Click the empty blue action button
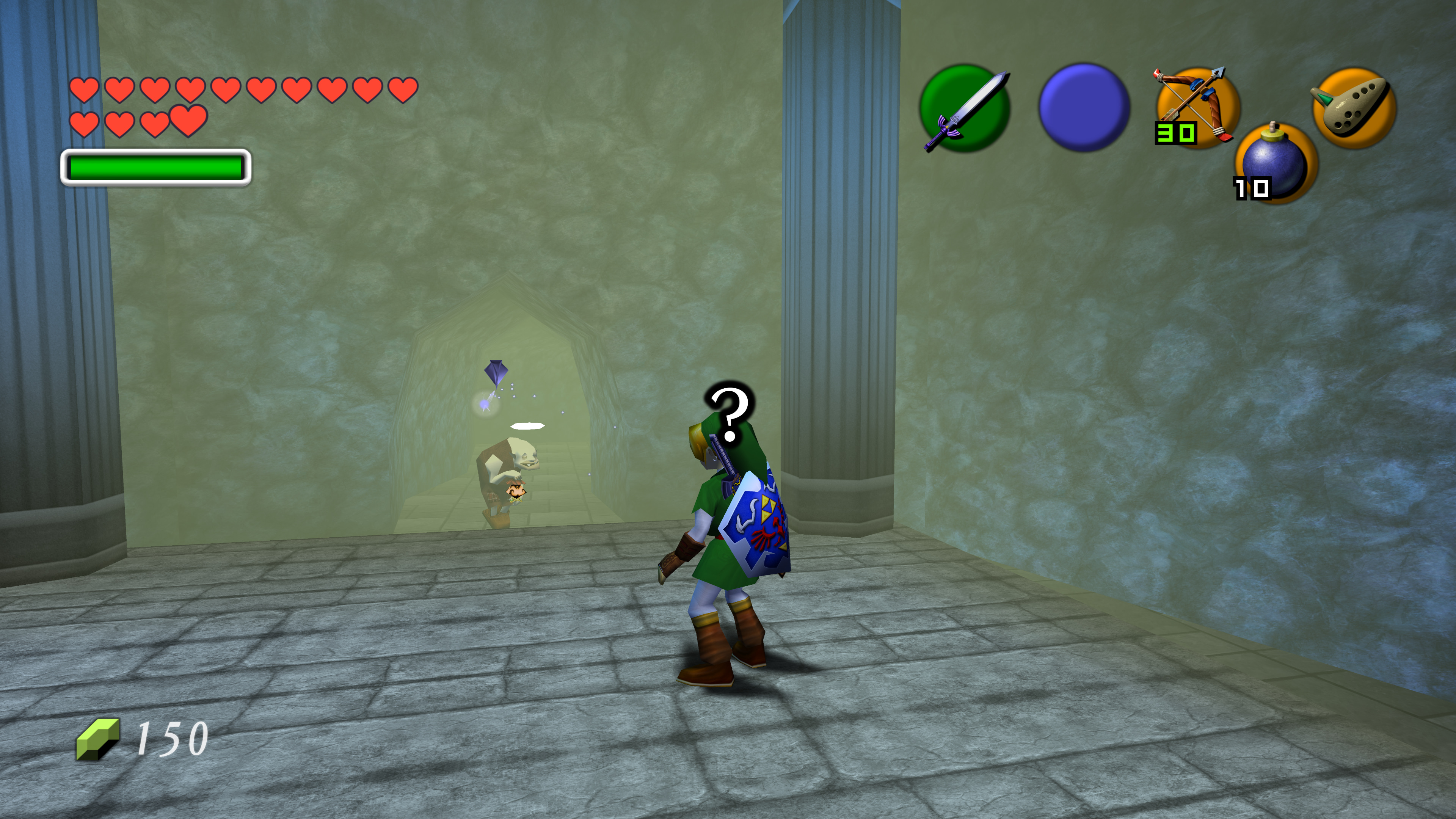Viewport: 1456px width, 819px height. click(1084, 107)
